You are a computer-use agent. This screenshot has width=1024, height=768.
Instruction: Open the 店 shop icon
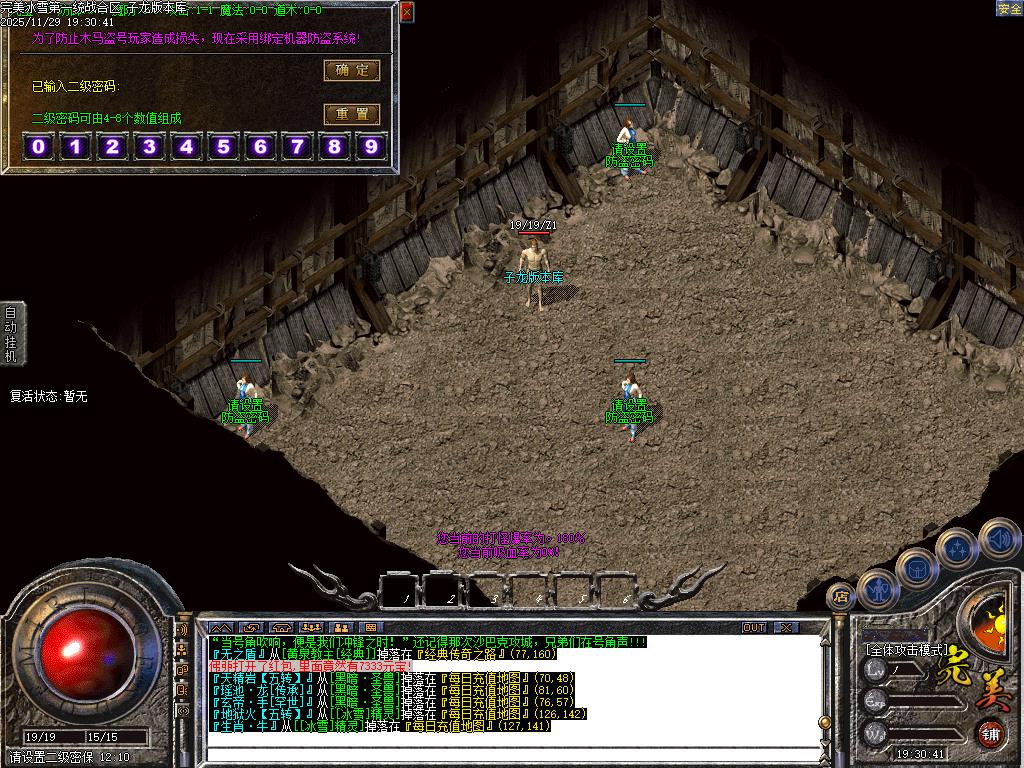pyautogui.click(x=841, y=596)
